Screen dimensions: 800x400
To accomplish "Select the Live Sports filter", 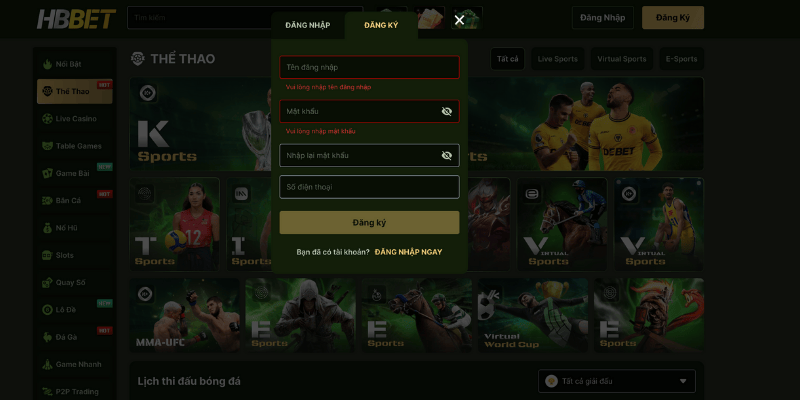I will point(557,59).
